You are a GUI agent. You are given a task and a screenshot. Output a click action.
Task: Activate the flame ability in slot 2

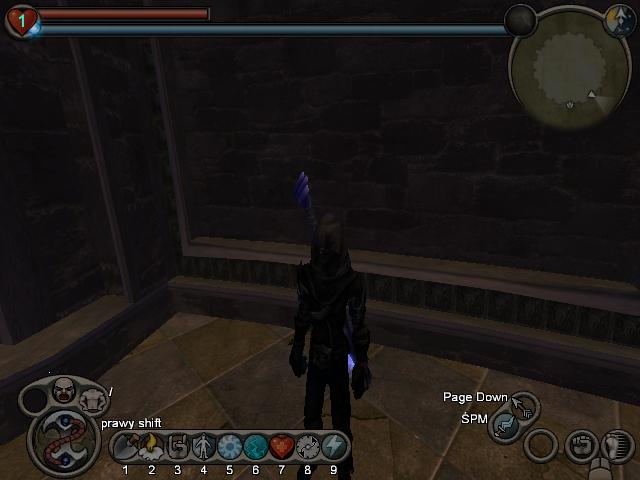[152, 446]
